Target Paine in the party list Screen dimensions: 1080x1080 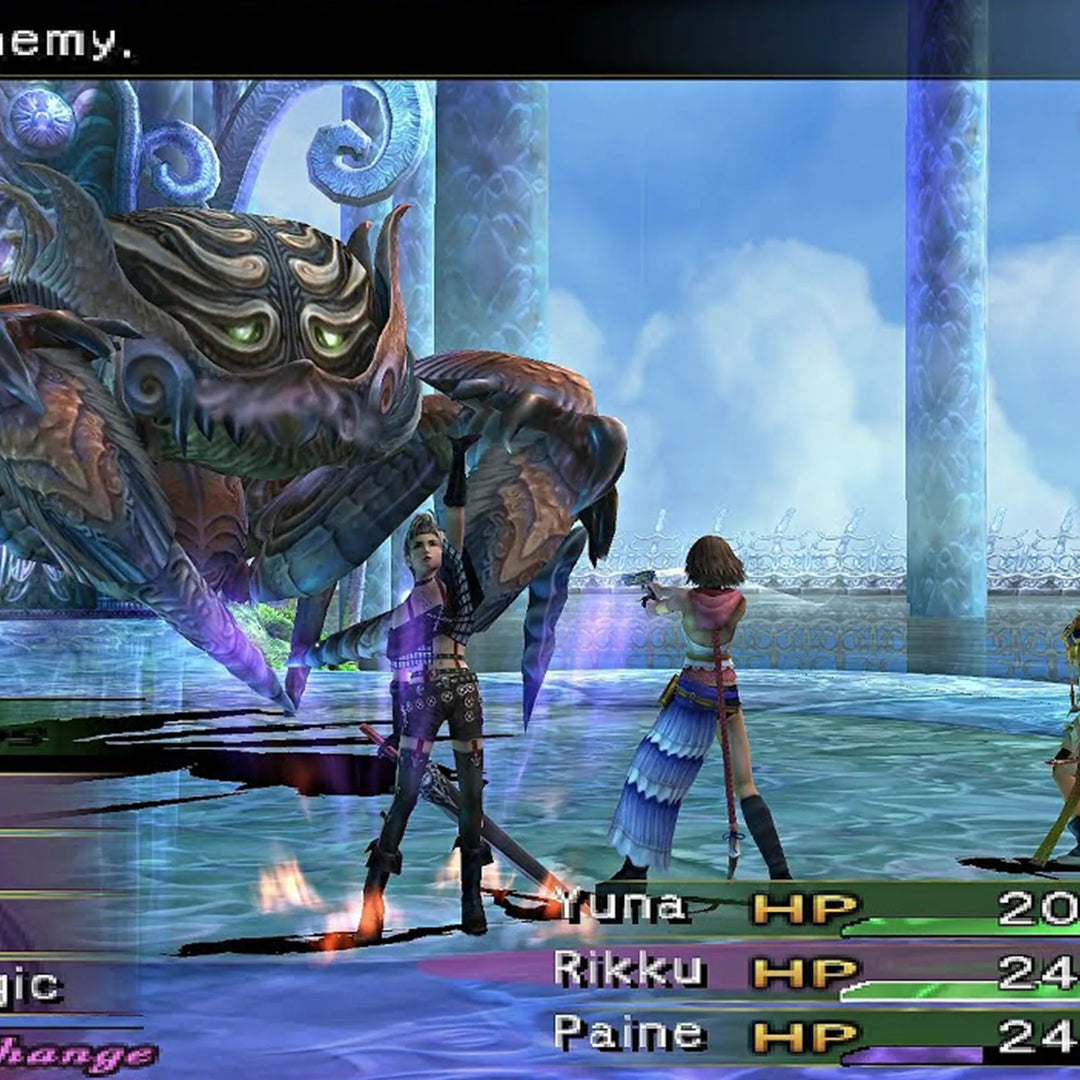click(630, 1035)
